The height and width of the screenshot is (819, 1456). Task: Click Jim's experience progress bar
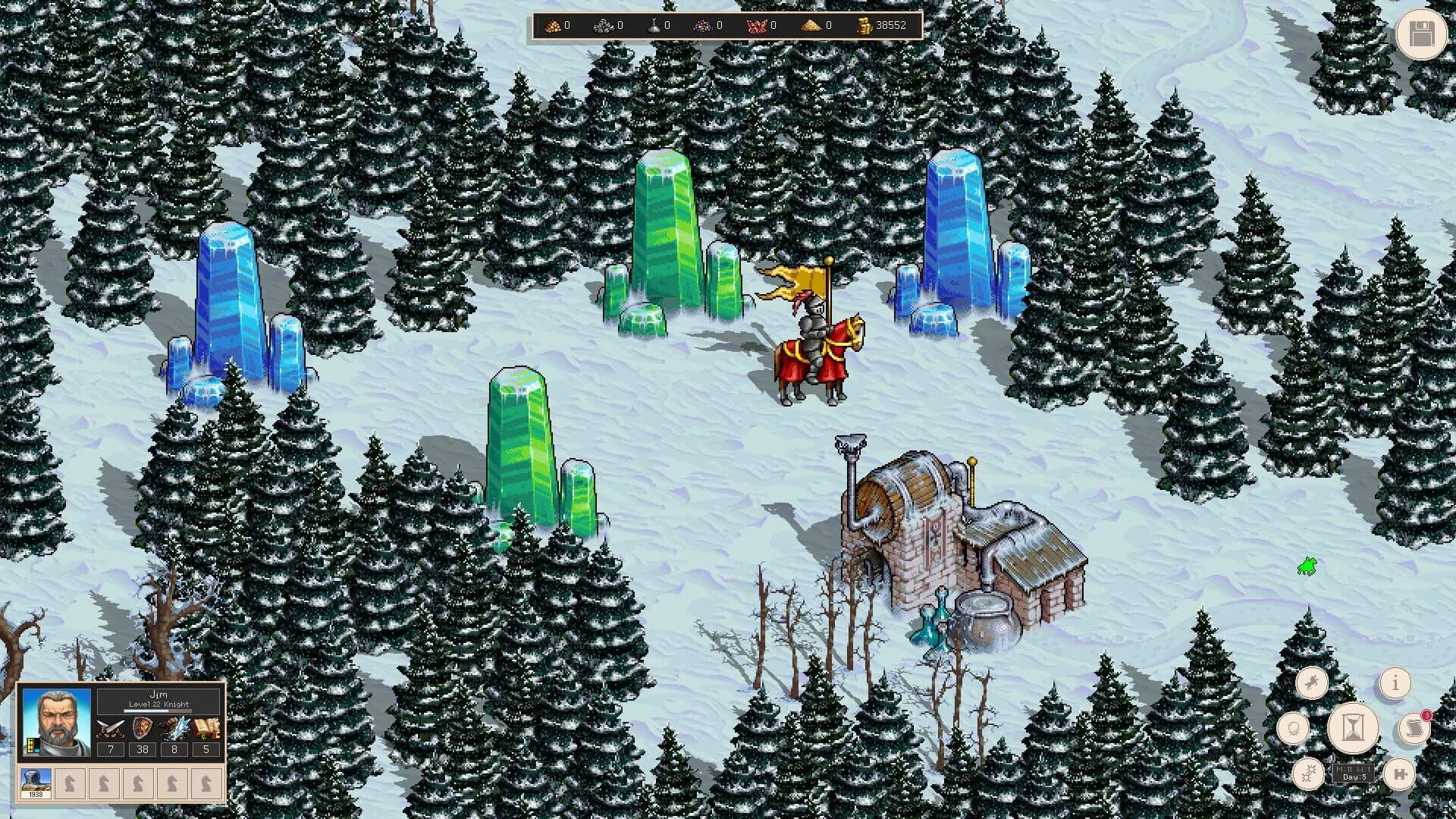158,711
